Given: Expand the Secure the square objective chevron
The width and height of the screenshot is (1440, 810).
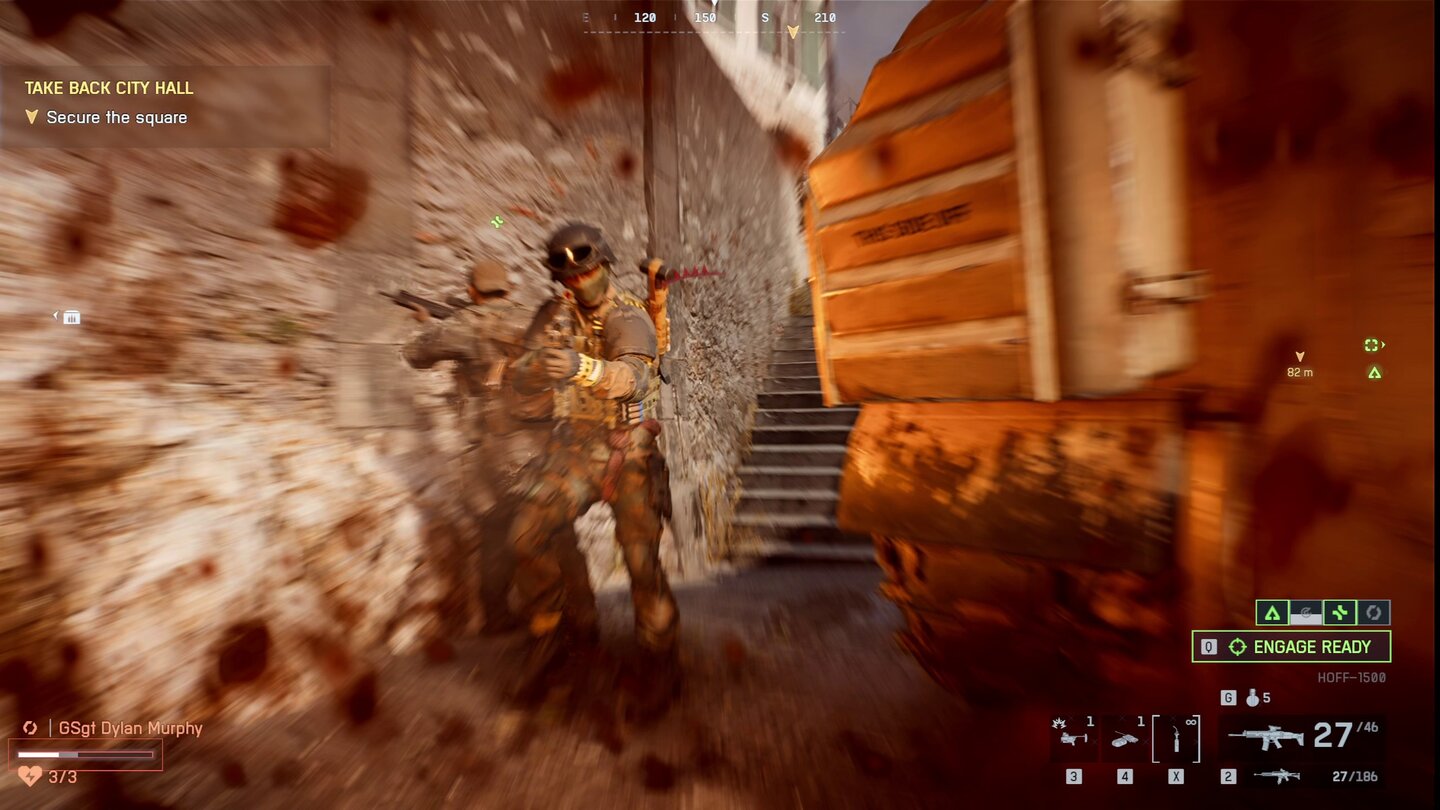Looking at the screenshot, I should [32, 117].
